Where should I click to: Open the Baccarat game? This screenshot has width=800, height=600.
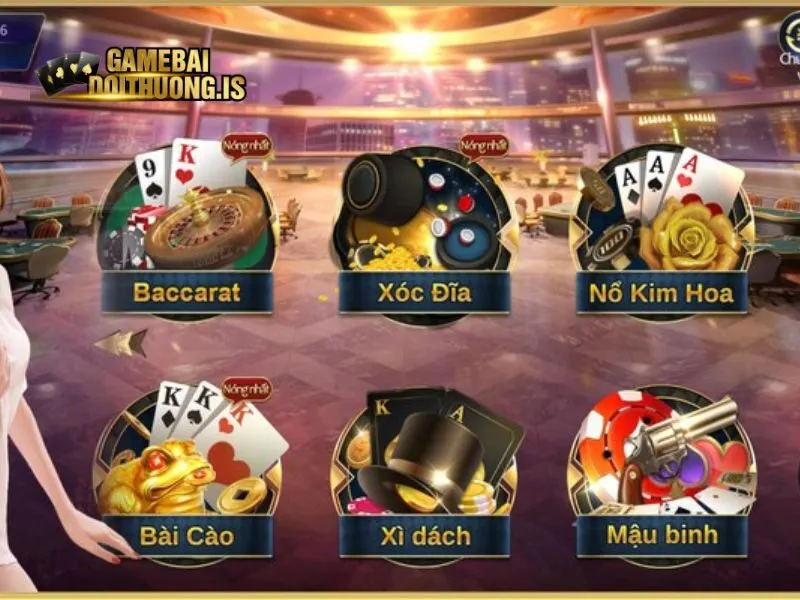coord(187,235)
